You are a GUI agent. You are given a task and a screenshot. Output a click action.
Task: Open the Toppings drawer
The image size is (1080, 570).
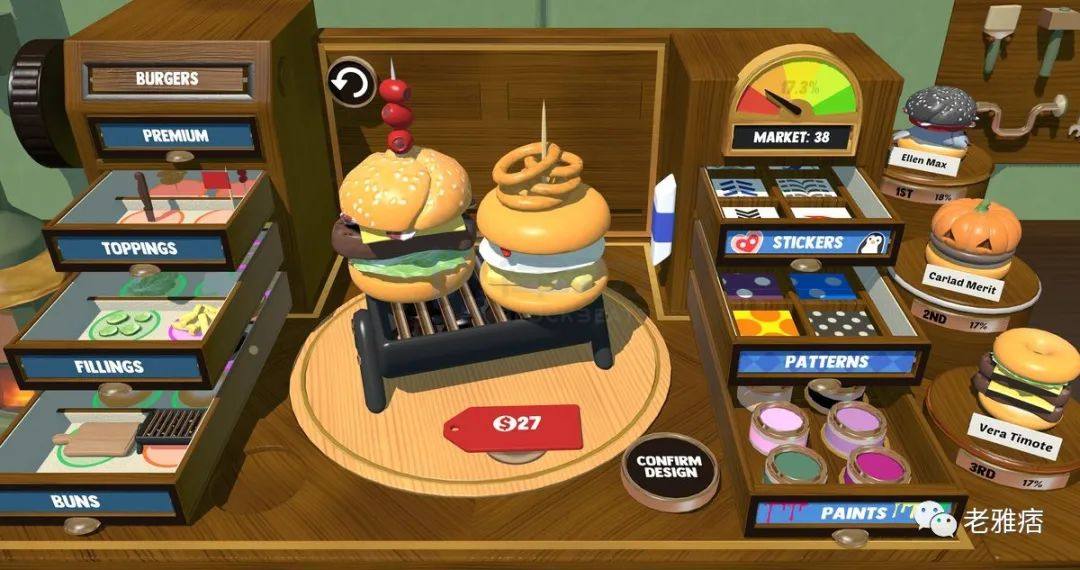point(139,247)
